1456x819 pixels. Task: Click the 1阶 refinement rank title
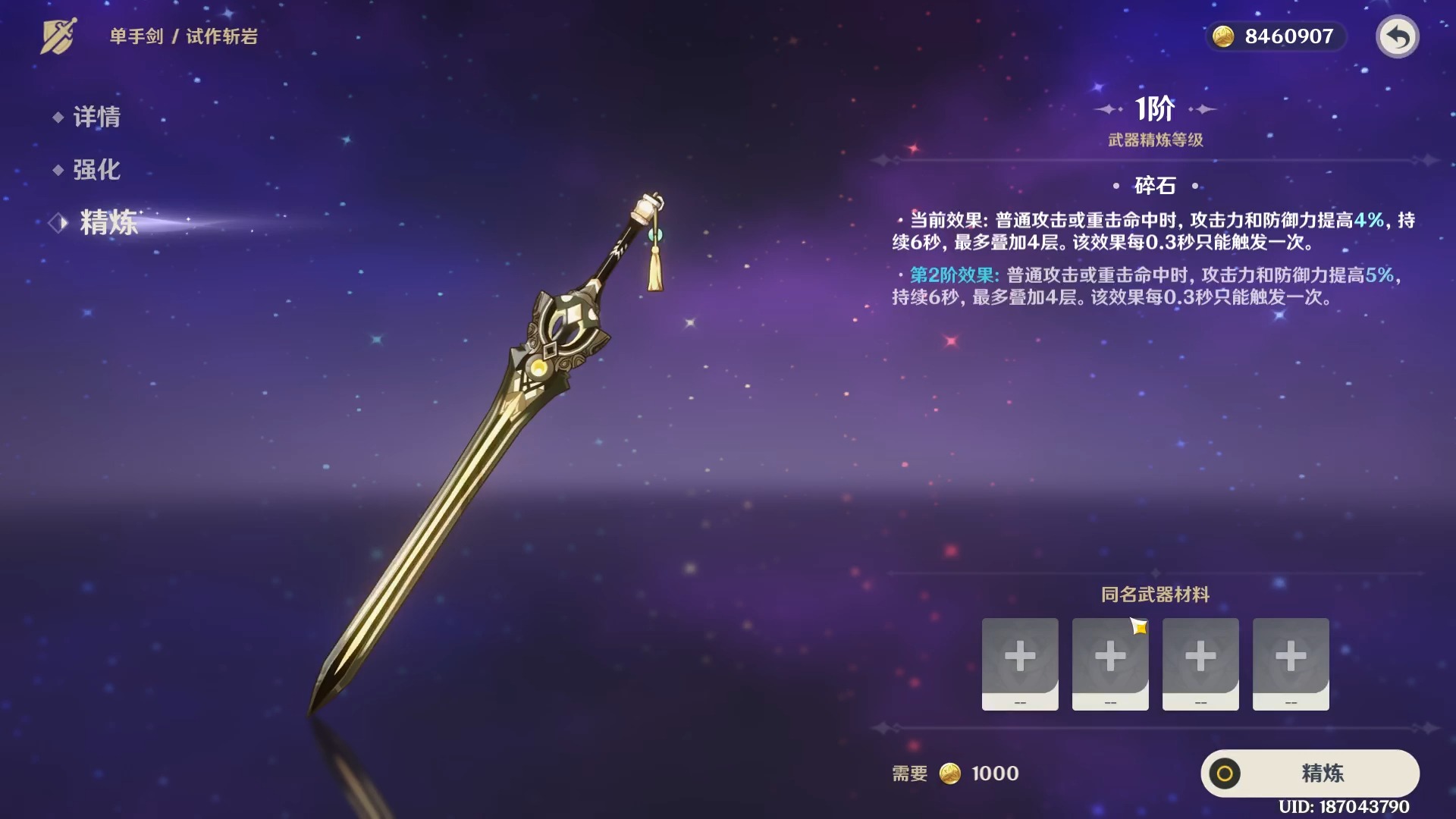[1153, 108]
